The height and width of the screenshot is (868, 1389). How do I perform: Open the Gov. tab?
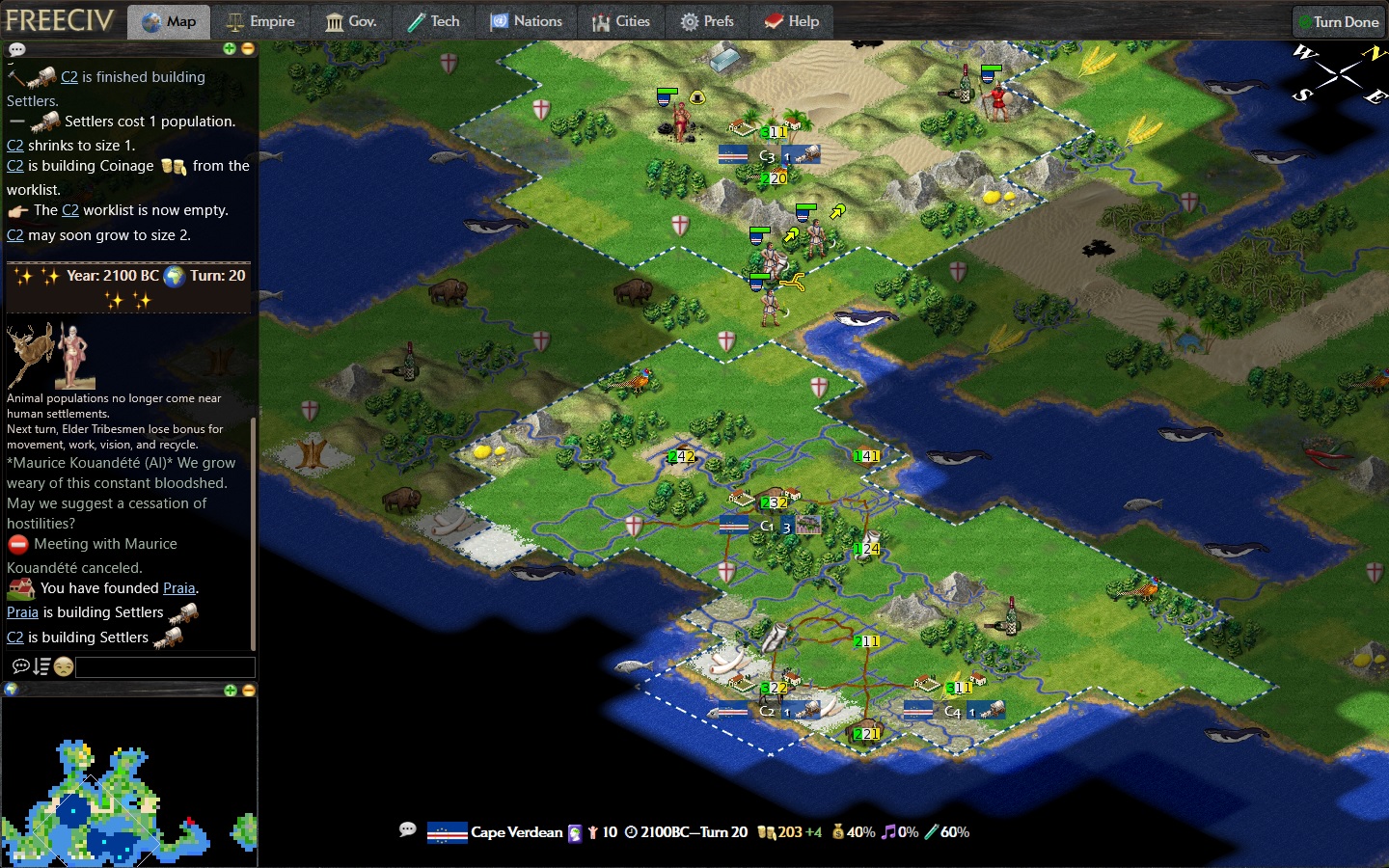[350, 21]
